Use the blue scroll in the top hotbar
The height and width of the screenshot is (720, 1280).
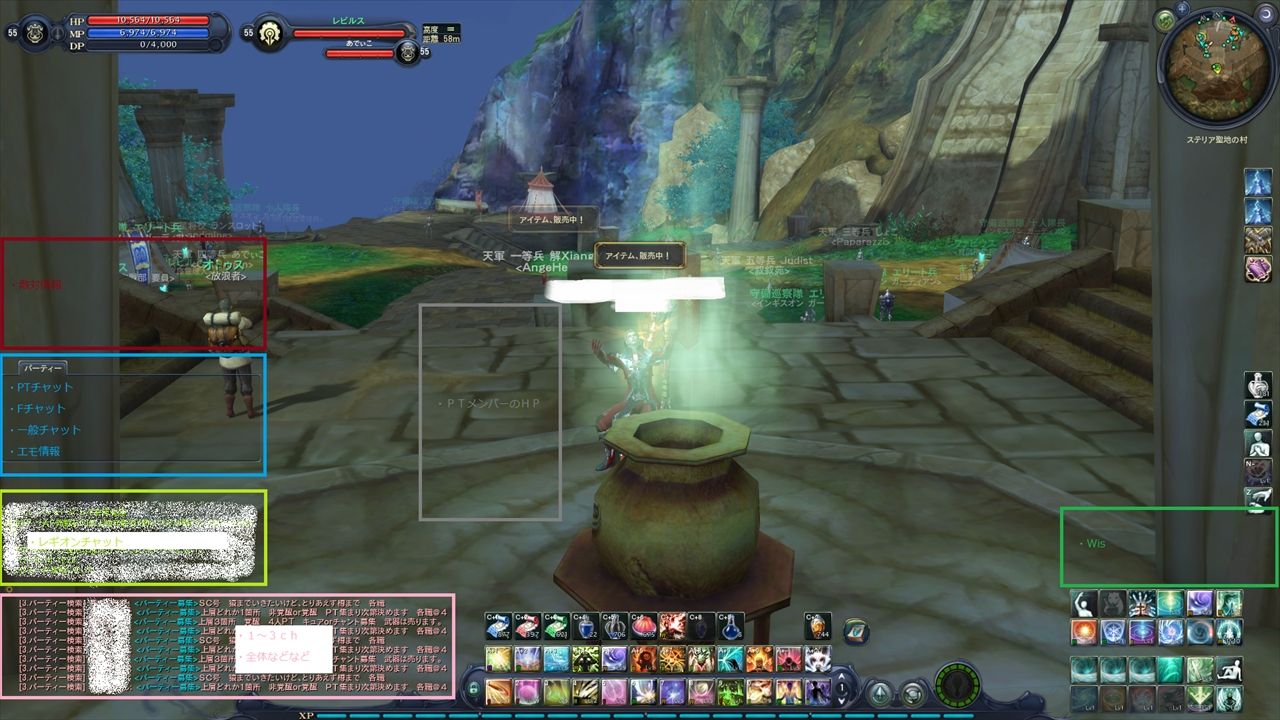click(x=497, y=626)
